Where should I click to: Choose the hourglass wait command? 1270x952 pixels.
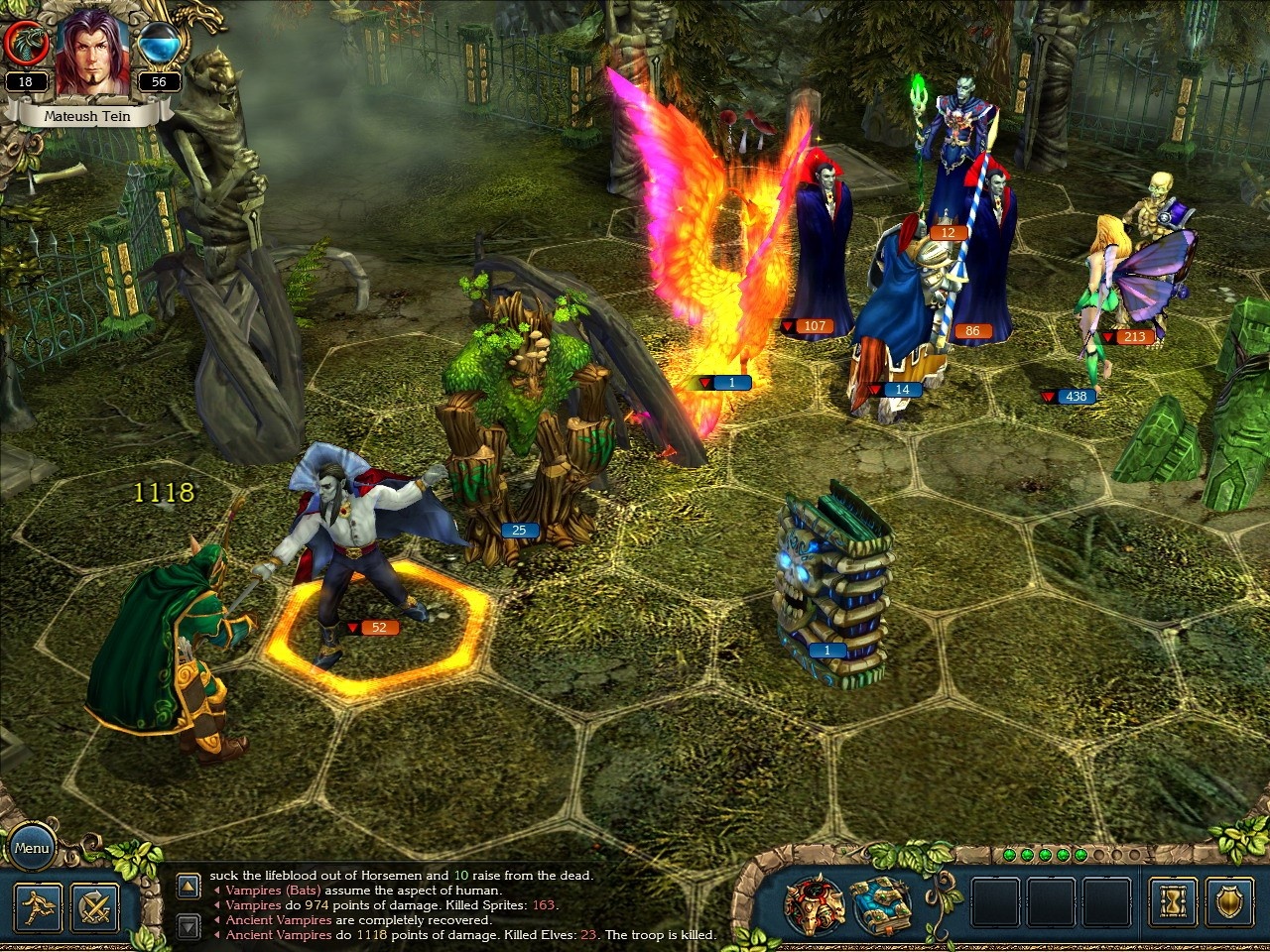[x=1174, y=902]
